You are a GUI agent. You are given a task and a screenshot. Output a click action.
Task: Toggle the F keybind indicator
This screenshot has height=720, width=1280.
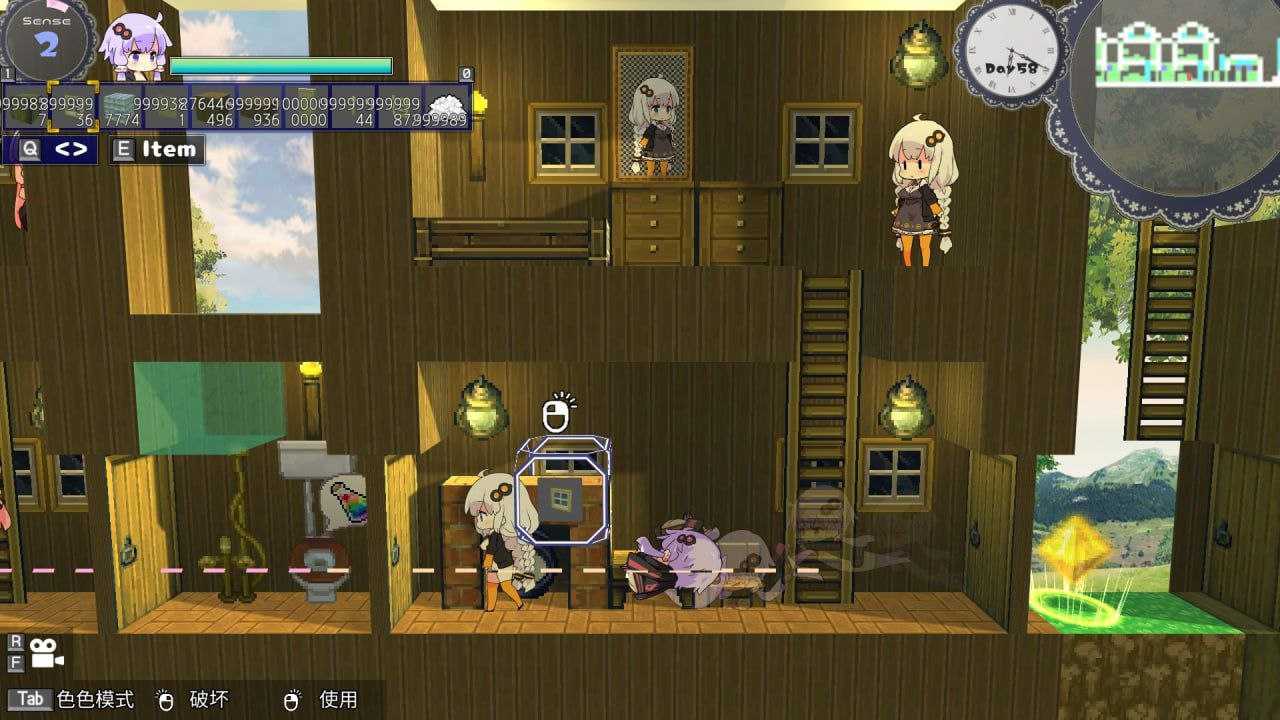14,661
